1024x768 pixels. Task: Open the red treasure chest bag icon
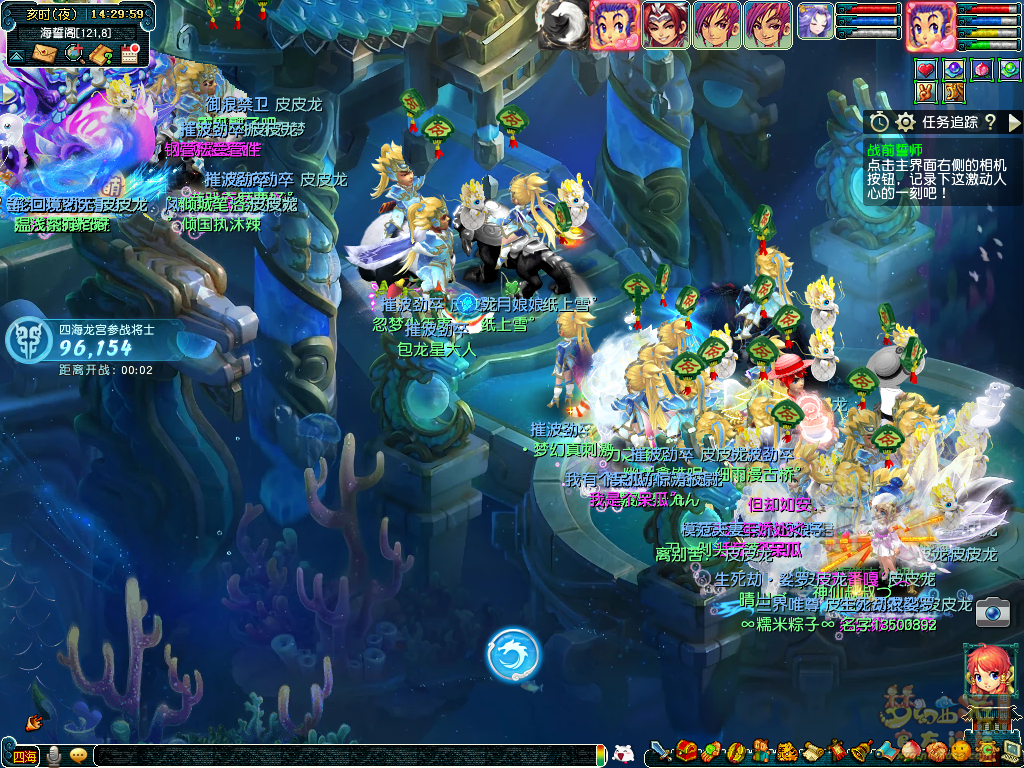pyautogui.click(x=686, y=751)
